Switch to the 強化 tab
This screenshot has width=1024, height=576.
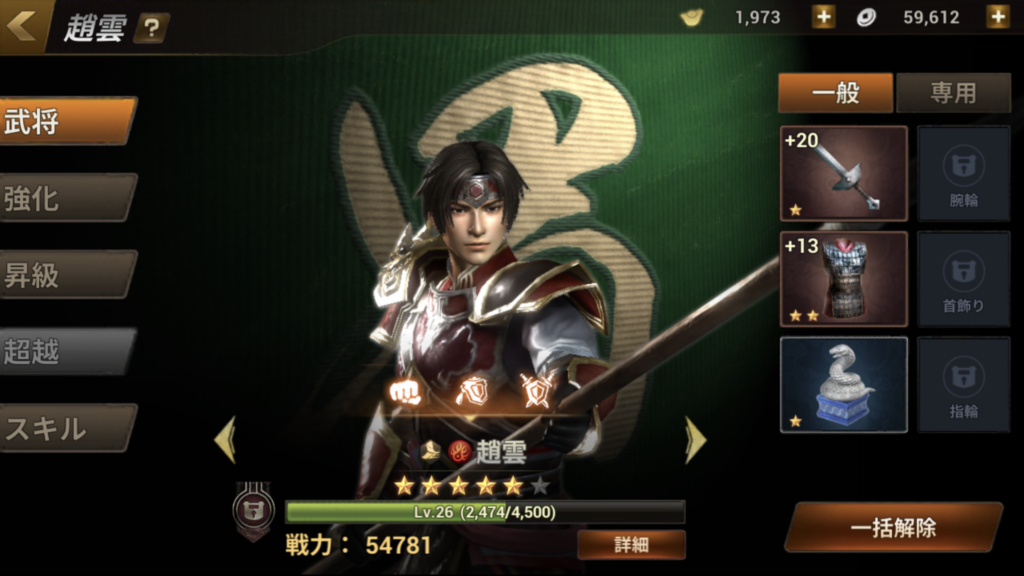66,198
